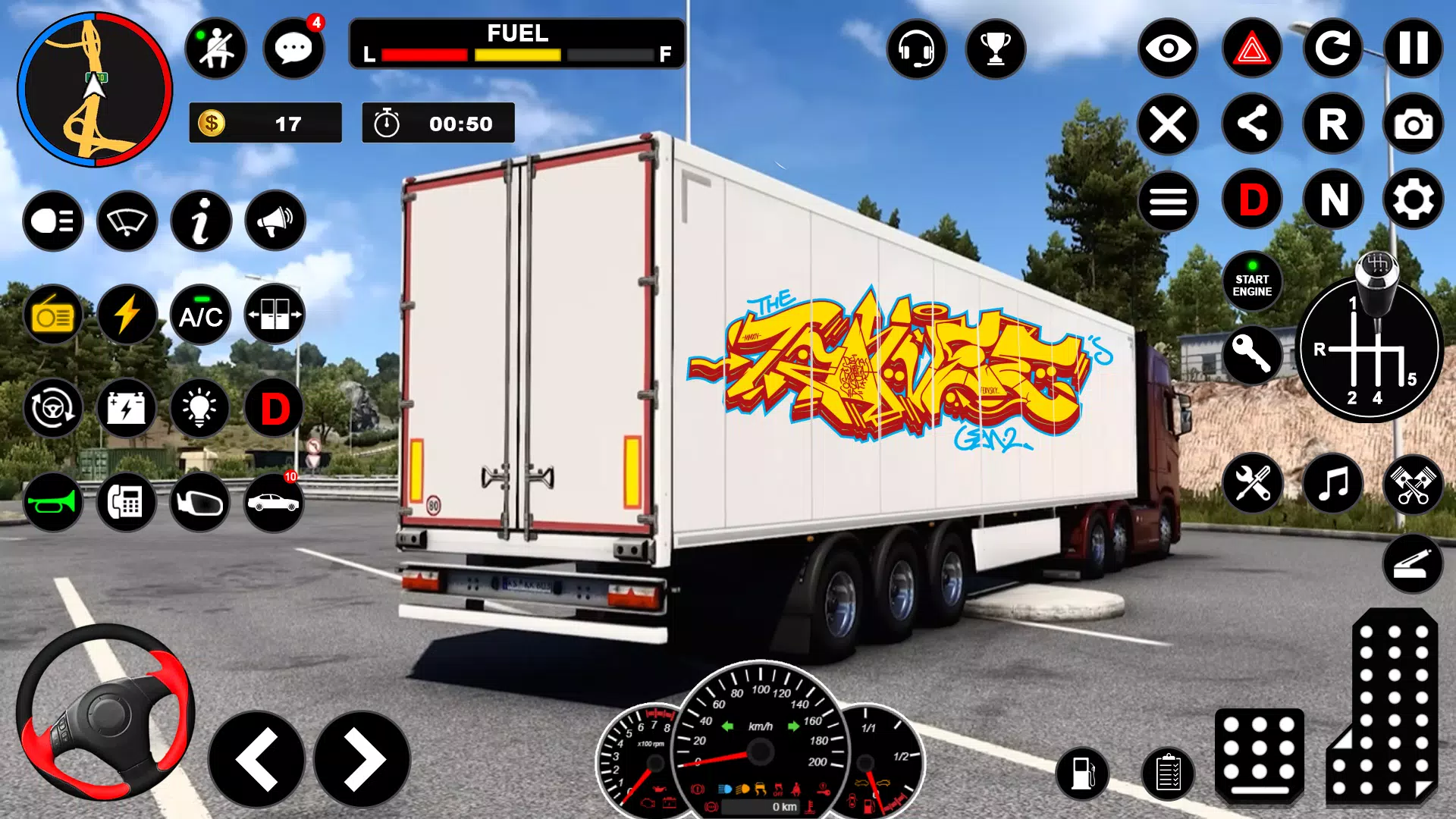Open vehicle repair with the wrench icon
This screenshot has height=819, width=1456.
tap(1251, 484)
